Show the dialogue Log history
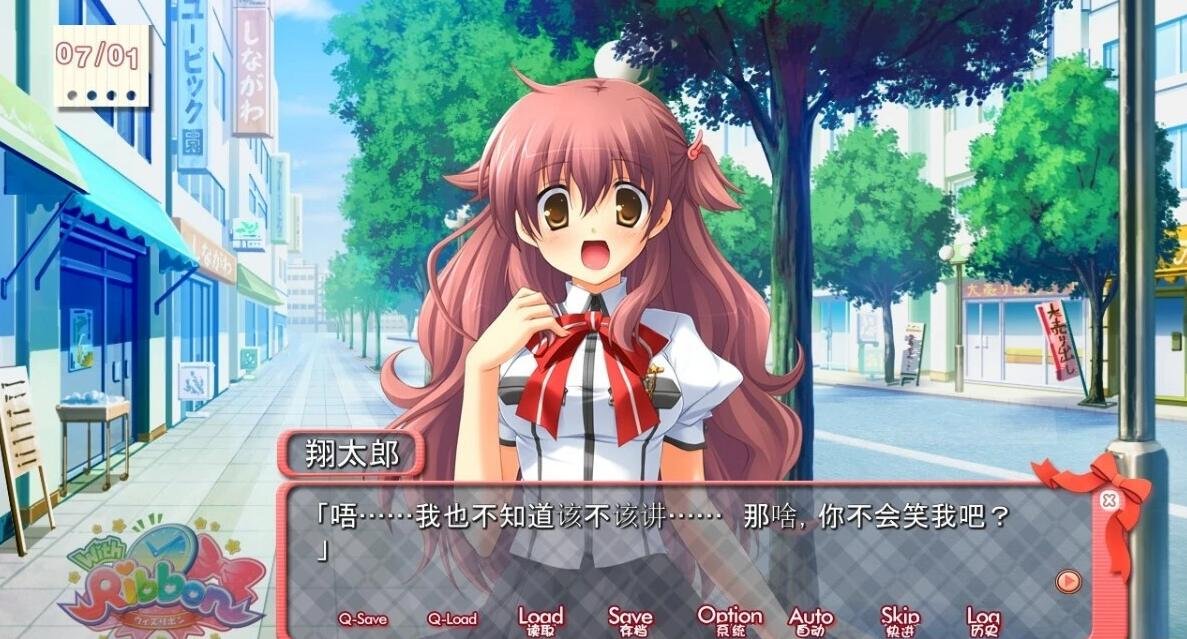This screenshot has height=639, width=1187. [983, 620]
